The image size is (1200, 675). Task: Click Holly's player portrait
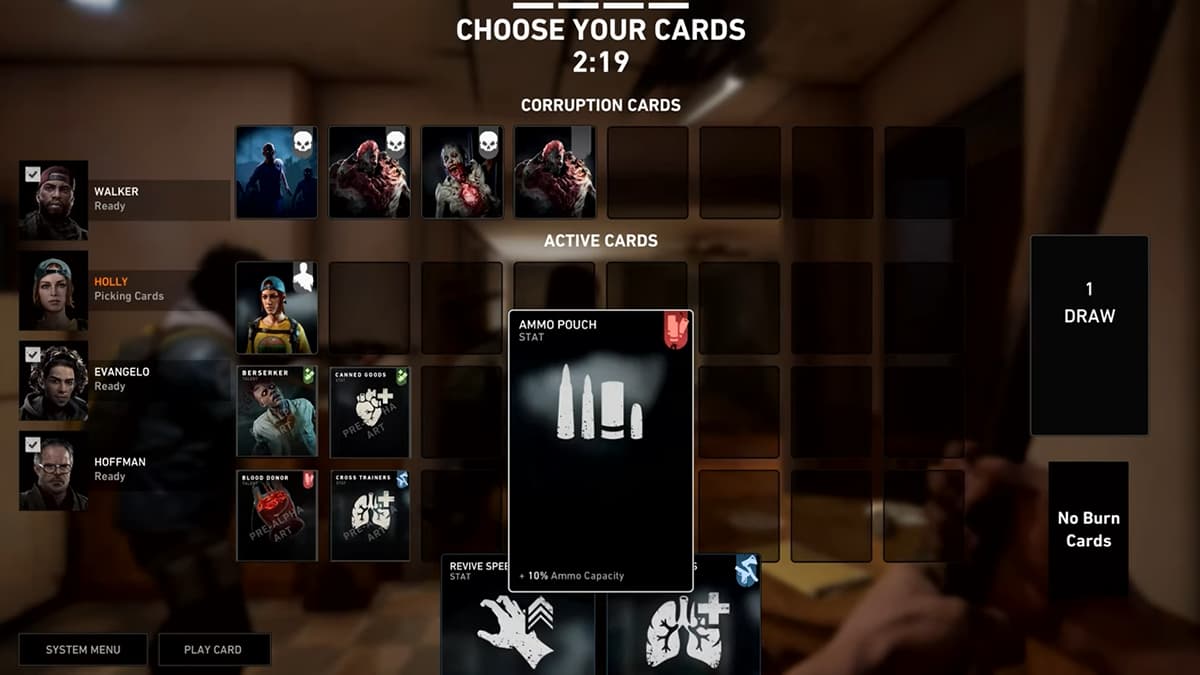click(54, 290)
